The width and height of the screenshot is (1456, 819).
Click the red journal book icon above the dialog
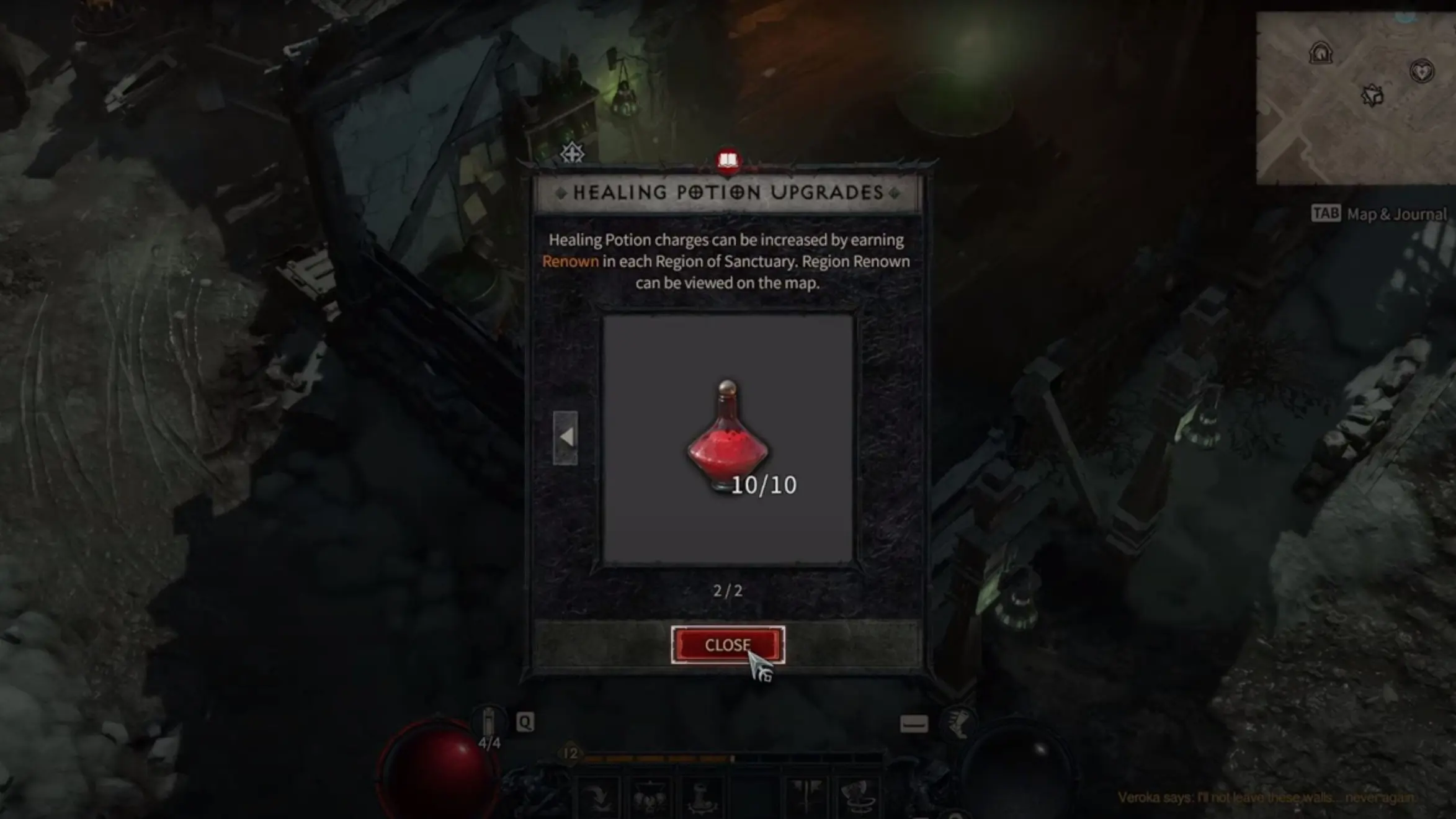click(x=728, y=159)
